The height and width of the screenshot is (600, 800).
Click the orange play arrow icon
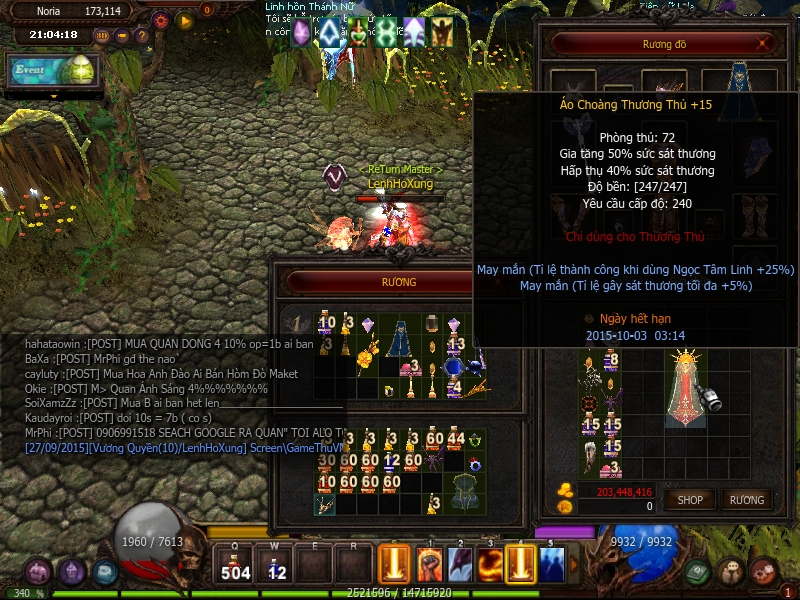[x=185, y=19]
